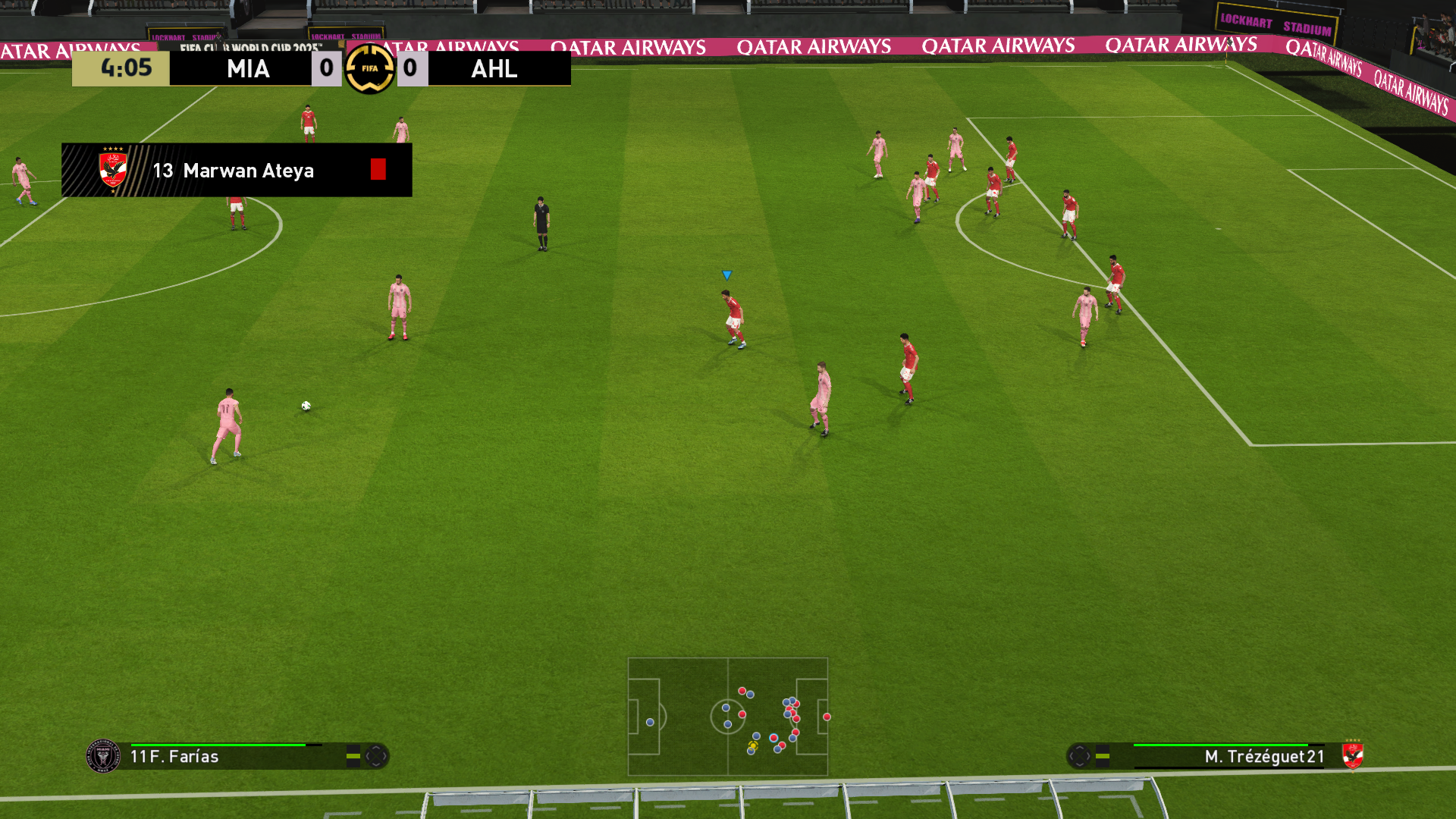Click the pitch radar minimap
Viewport: 1456px width, 819px height.
[728, 717]
